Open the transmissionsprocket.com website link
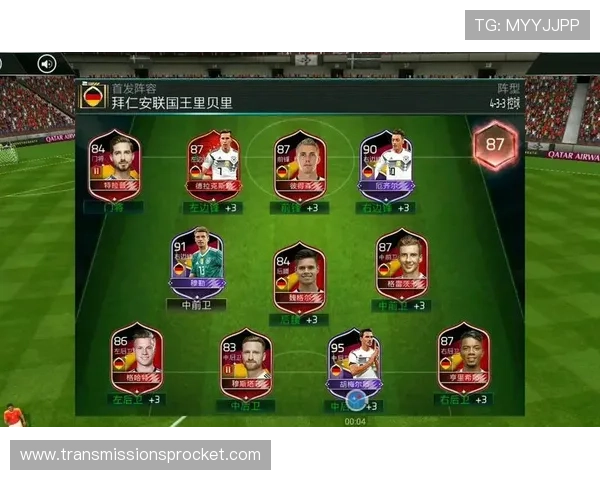Image resolution: width=600 pixels, height=480 pixels. tap(140, 455)
